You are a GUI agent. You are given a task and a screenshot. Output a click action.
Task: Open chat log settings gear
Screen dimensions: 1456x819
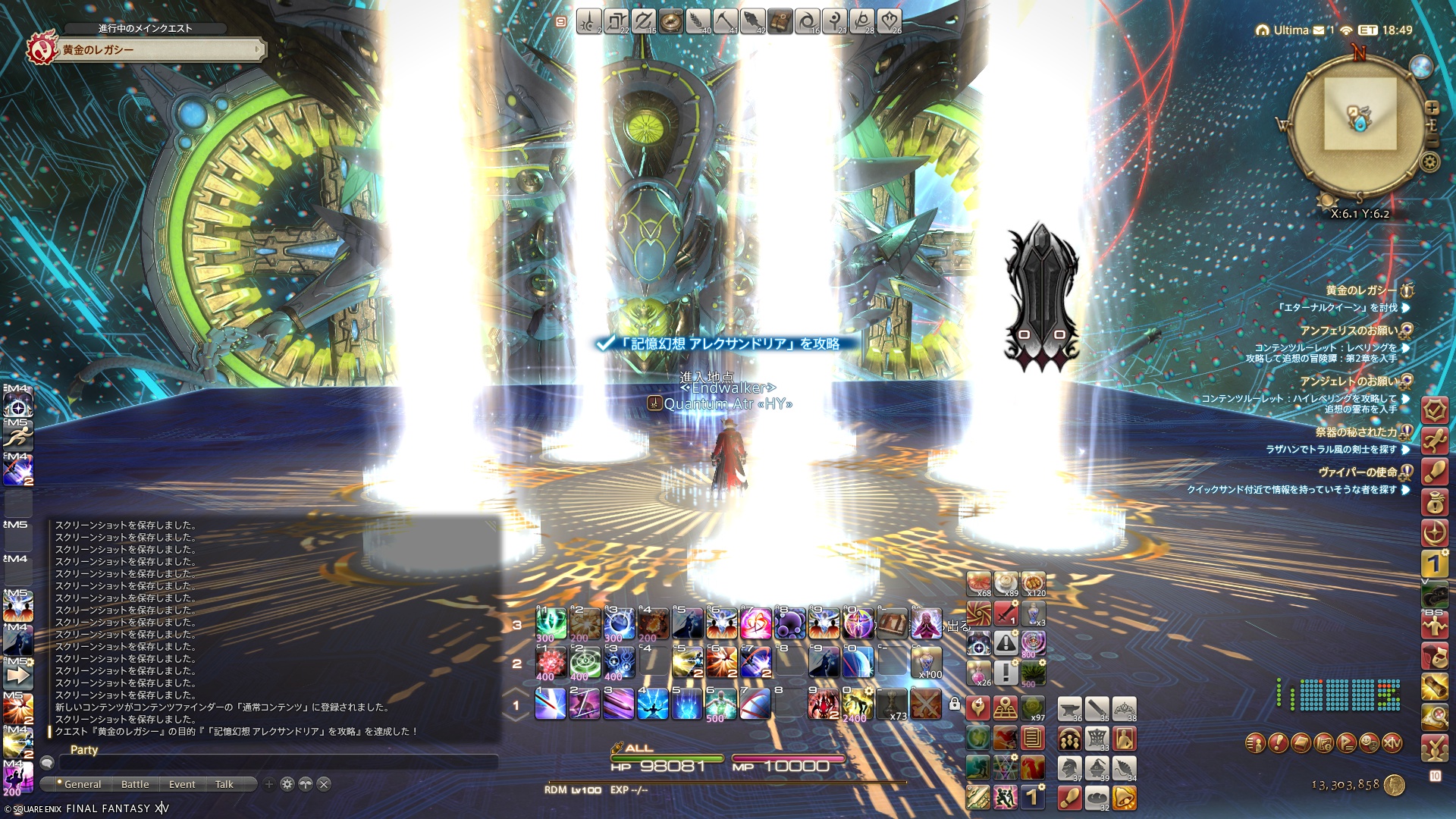tap(287, 784)
